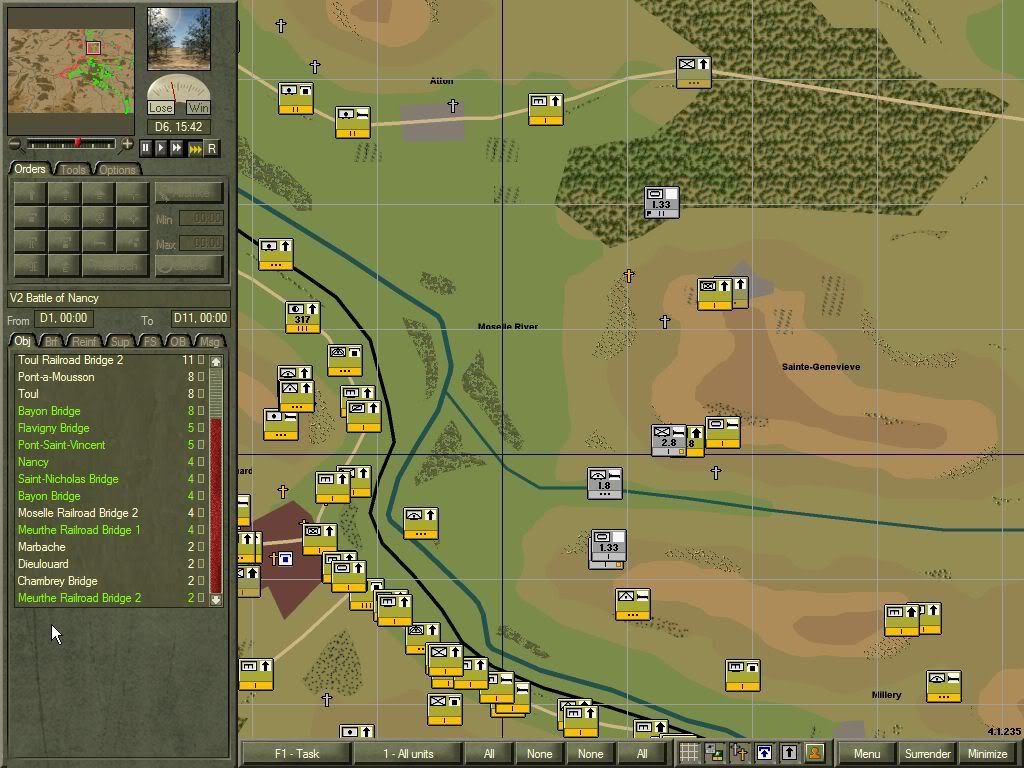The width and height of the screenshot is (1024, 768).
Task: Select Pont-a-Mousson in the objectives list
Action: (x=56, y=377)
